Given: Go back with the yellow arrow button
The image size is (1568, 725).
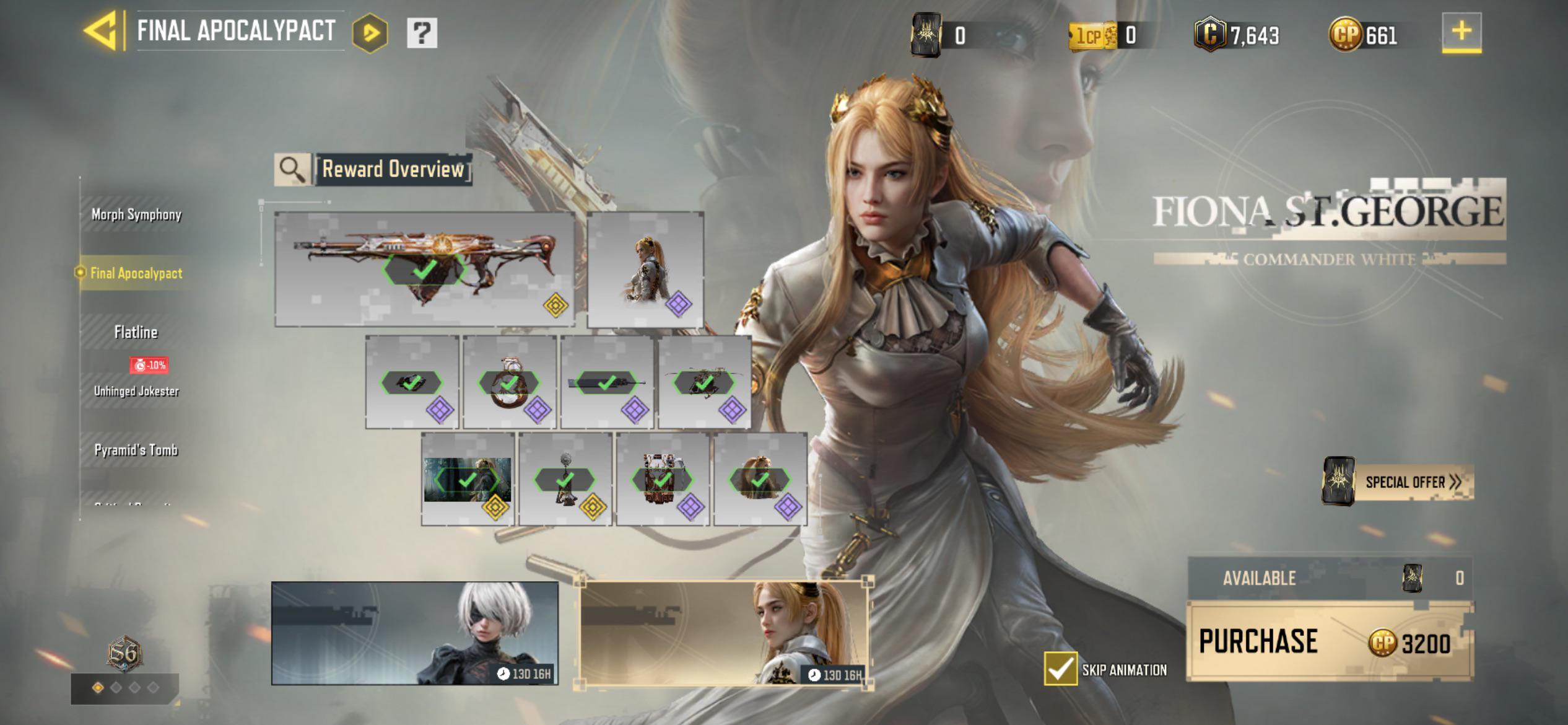Looking at the screenshot, I should click(101, 31).
